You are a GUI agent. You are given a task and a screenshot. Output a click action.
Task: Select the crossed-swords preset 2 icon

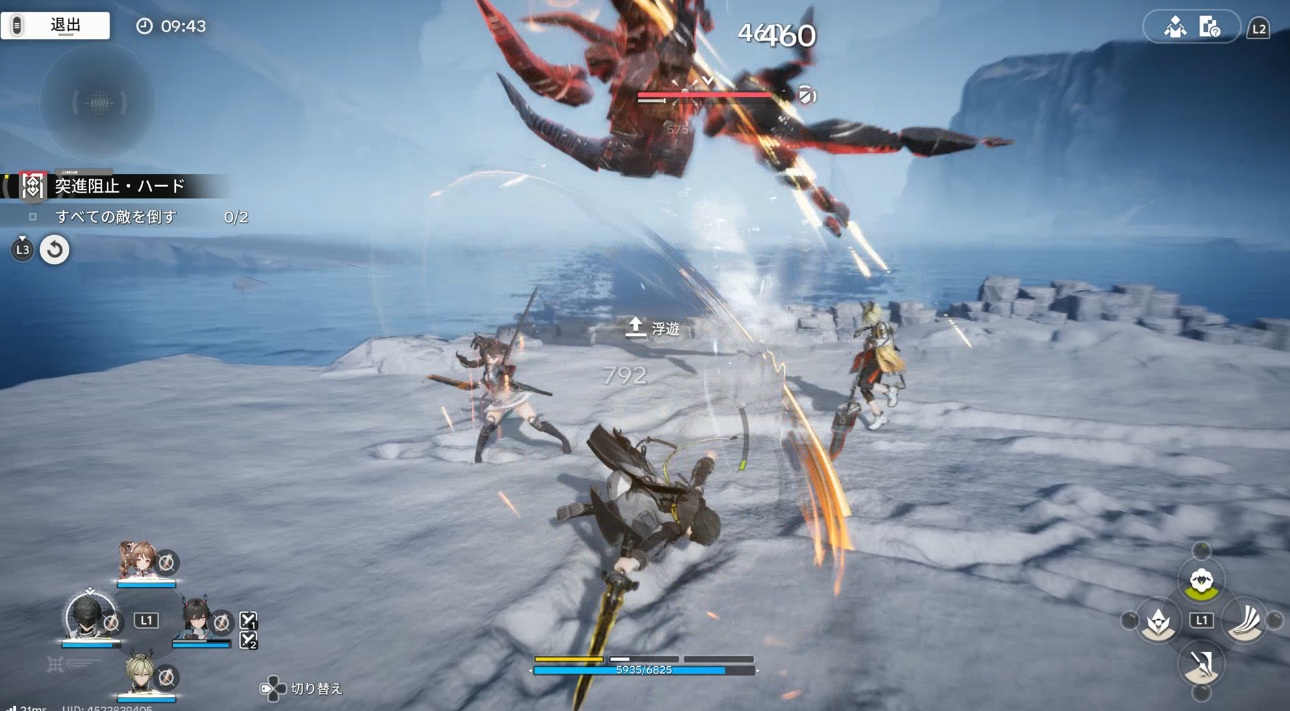pos(249,640)
